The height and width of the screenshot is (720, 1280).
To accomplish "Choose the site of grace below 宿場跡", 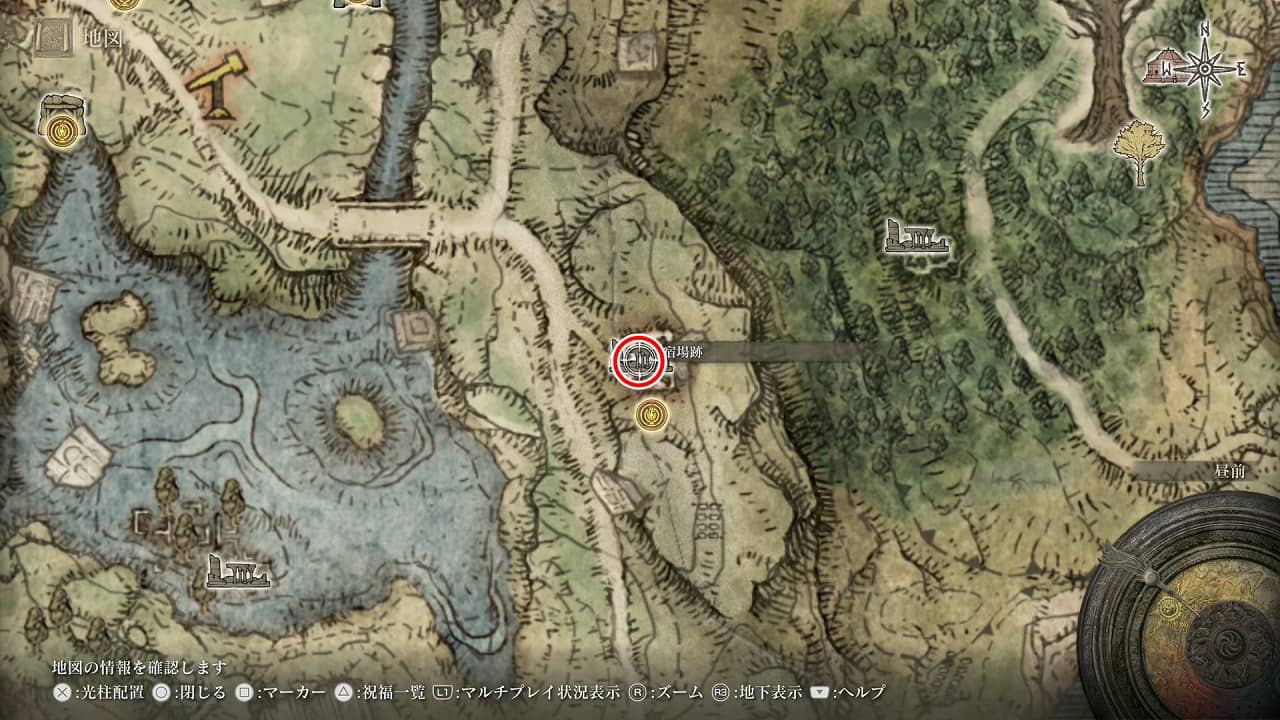I will (x=652, y=413).
